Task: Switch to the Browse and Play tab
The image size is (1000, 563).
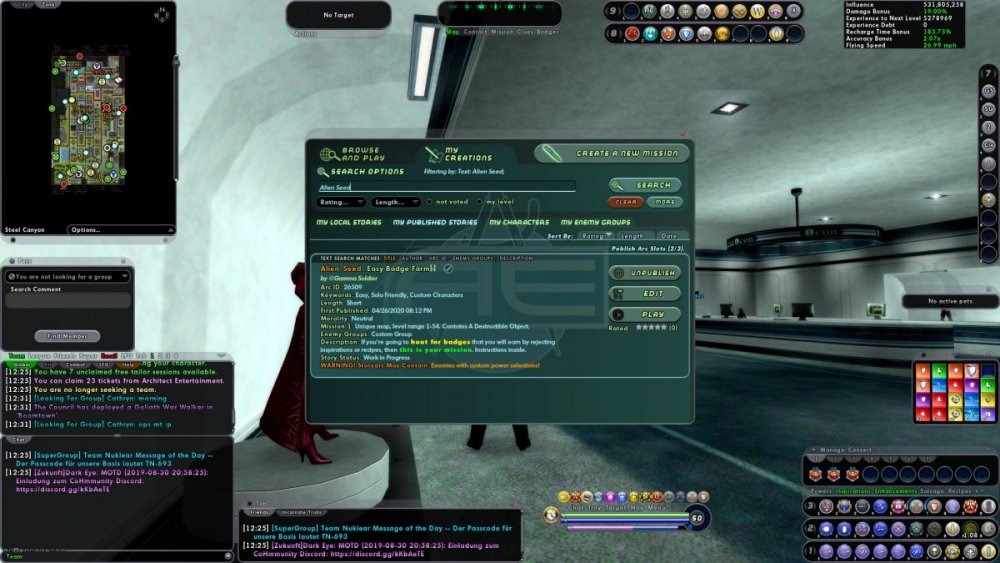Action: click(354, 155)
